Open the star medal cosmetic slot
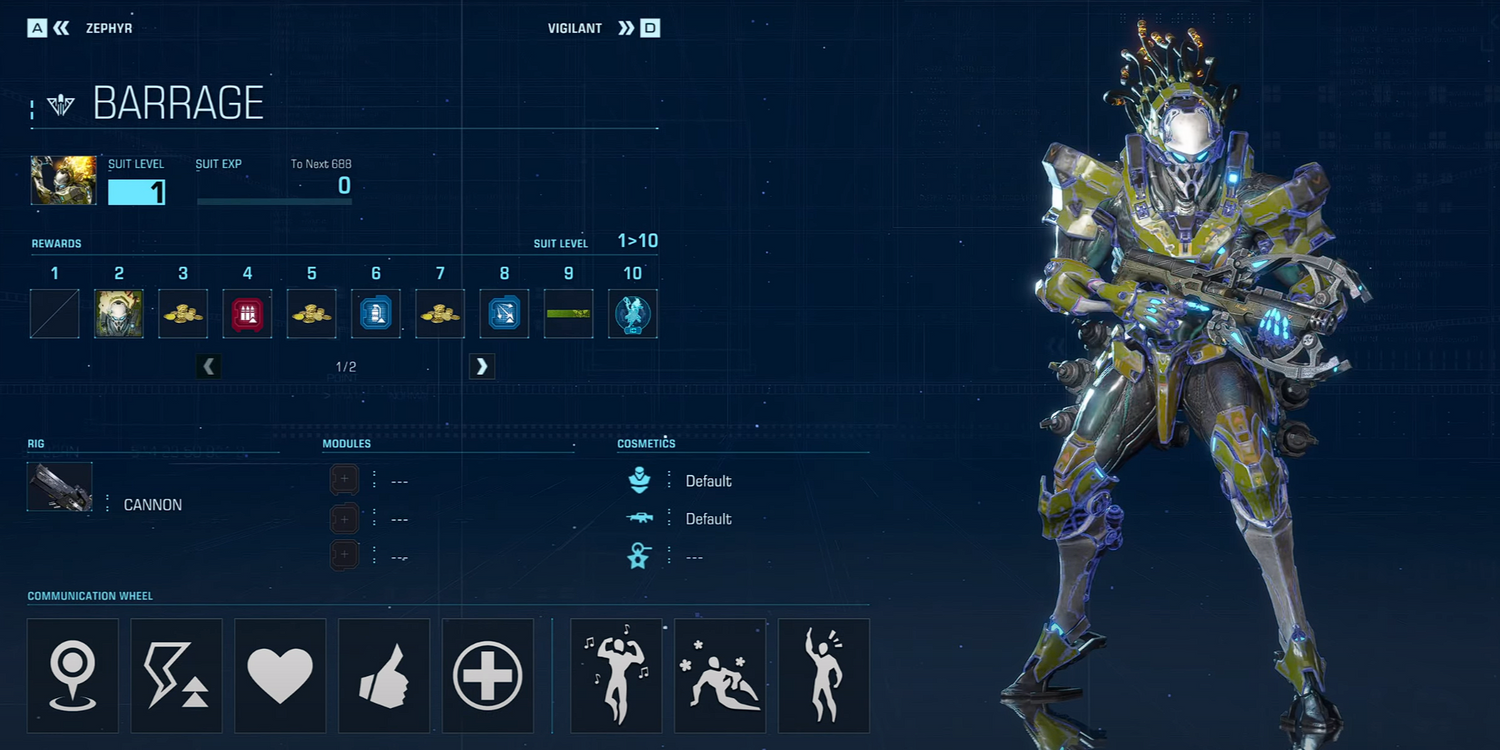1500x750 pixels. pyautogui.click(x=640, y=557)
